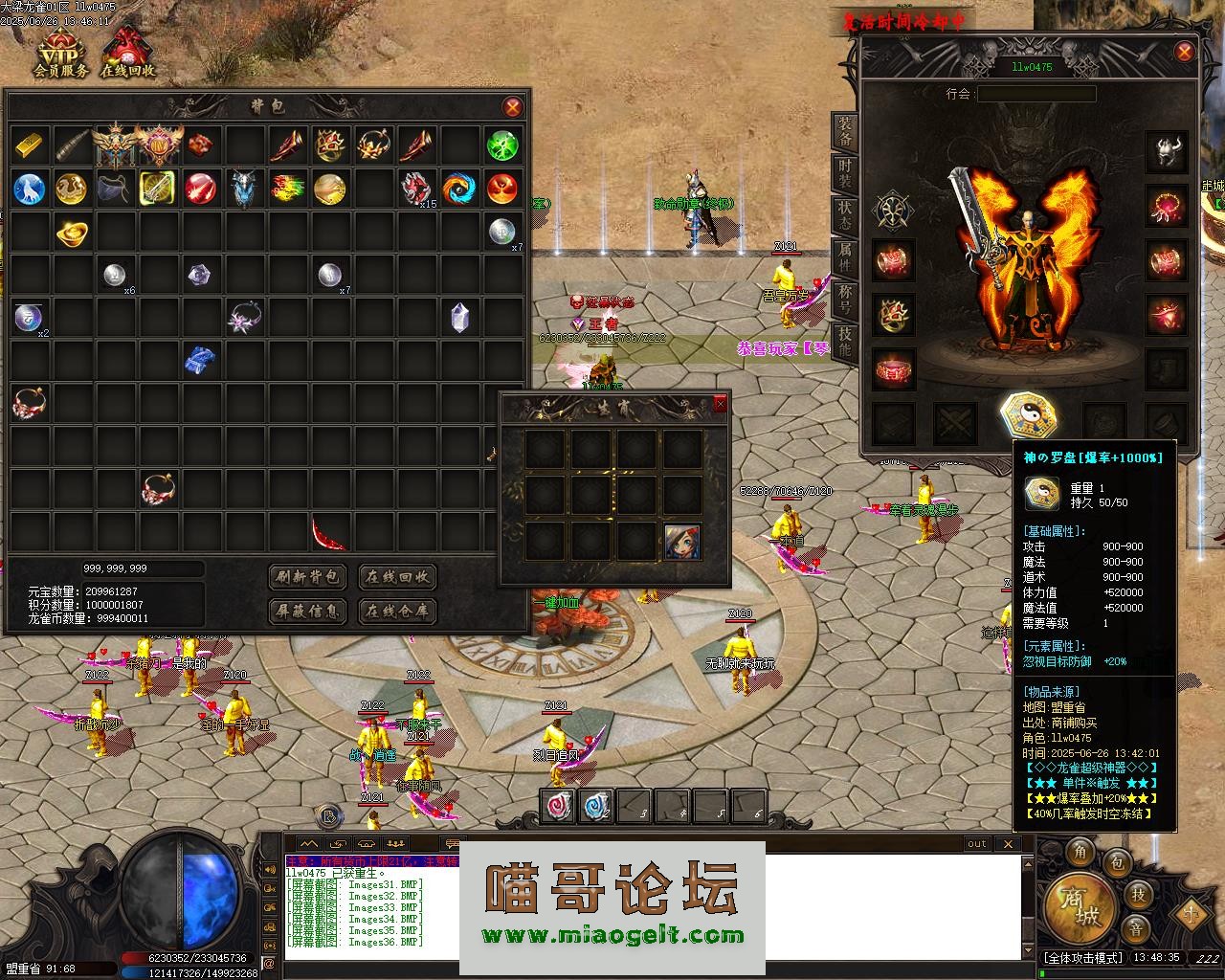Click the 刷新背包 button

coord(307,577)
